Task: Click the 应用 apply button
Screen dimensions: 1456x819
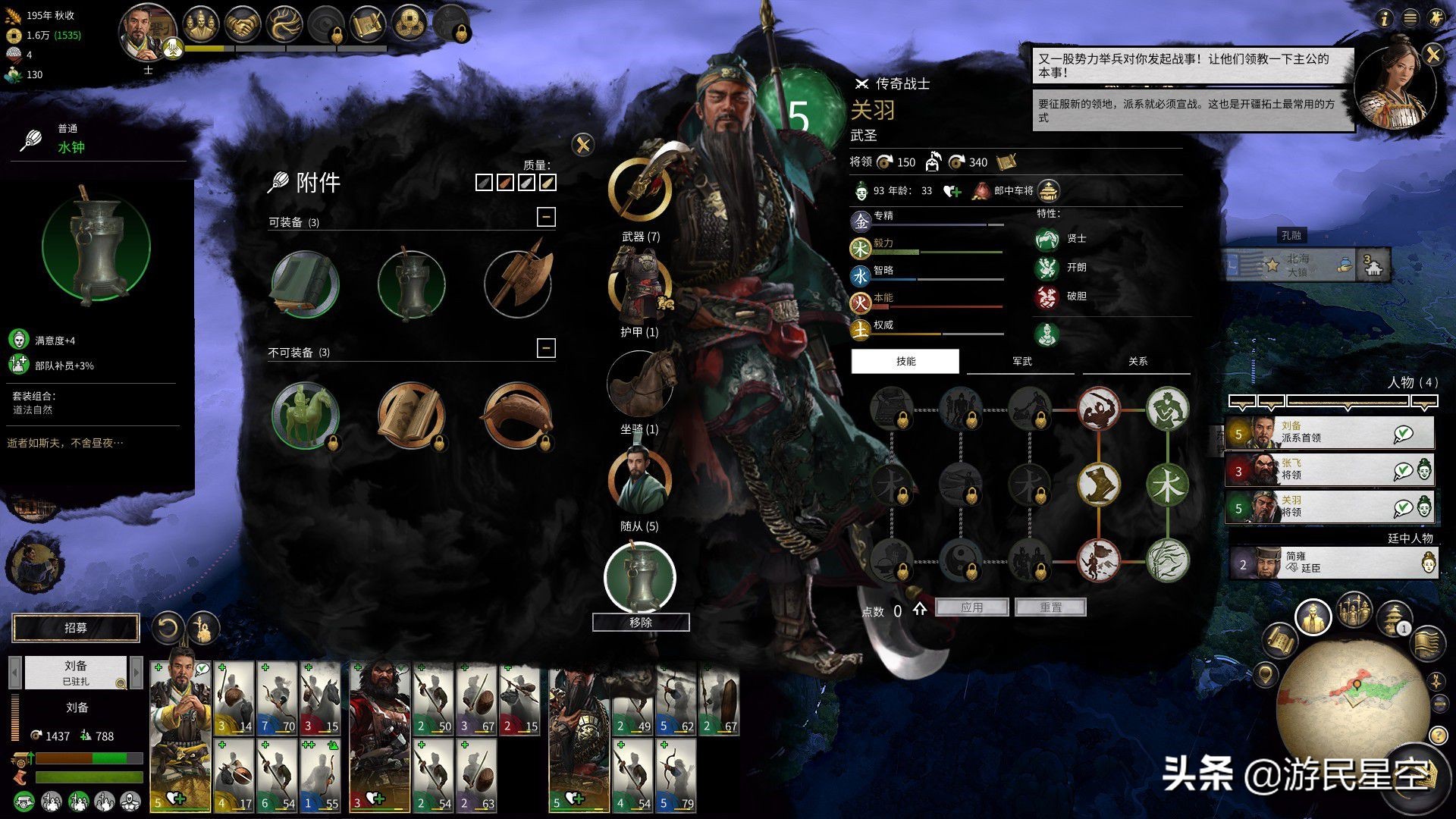Action: 971,607
